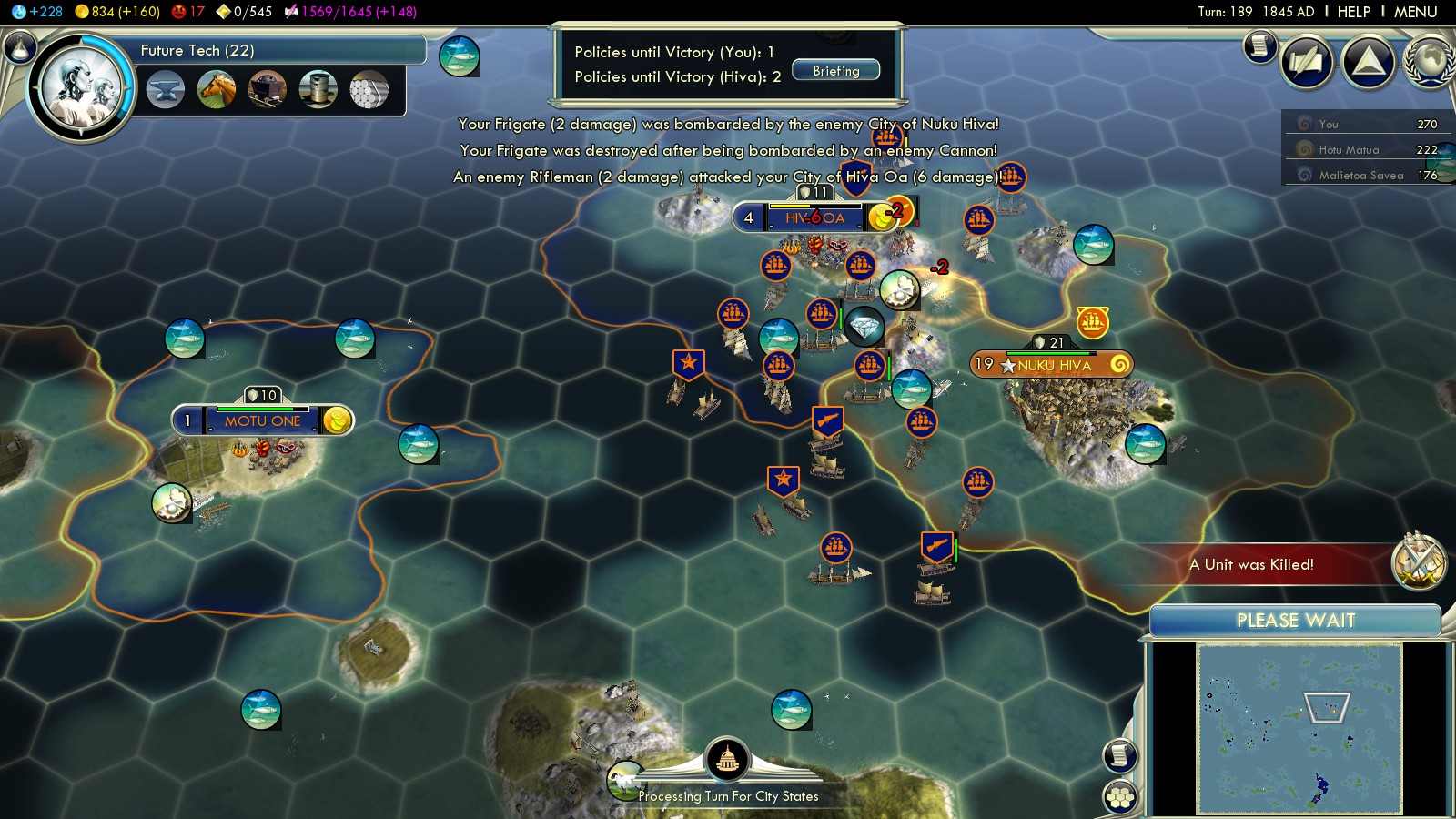Click the gold treasury readout in top bar

(116, 12)
